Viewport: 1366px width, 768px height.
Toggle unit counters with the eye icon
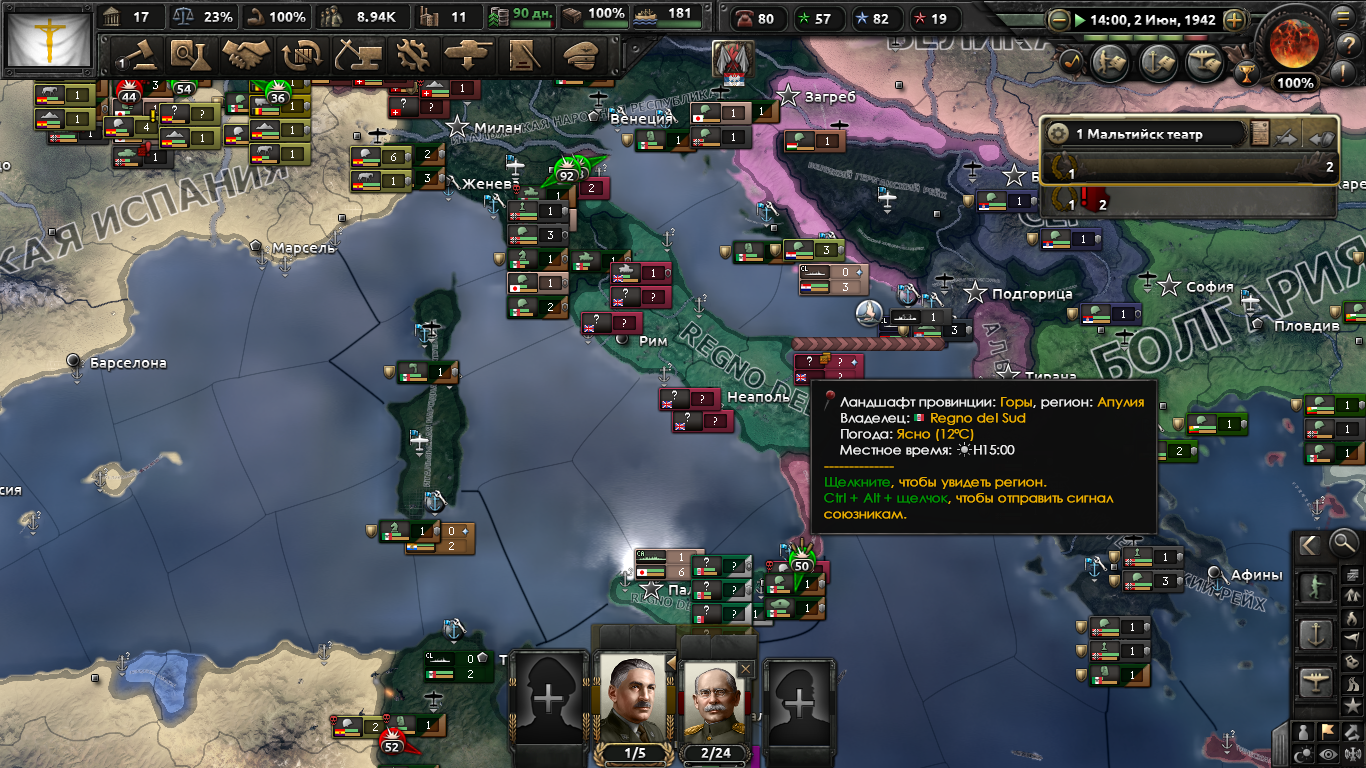(x=1328, y=753)
